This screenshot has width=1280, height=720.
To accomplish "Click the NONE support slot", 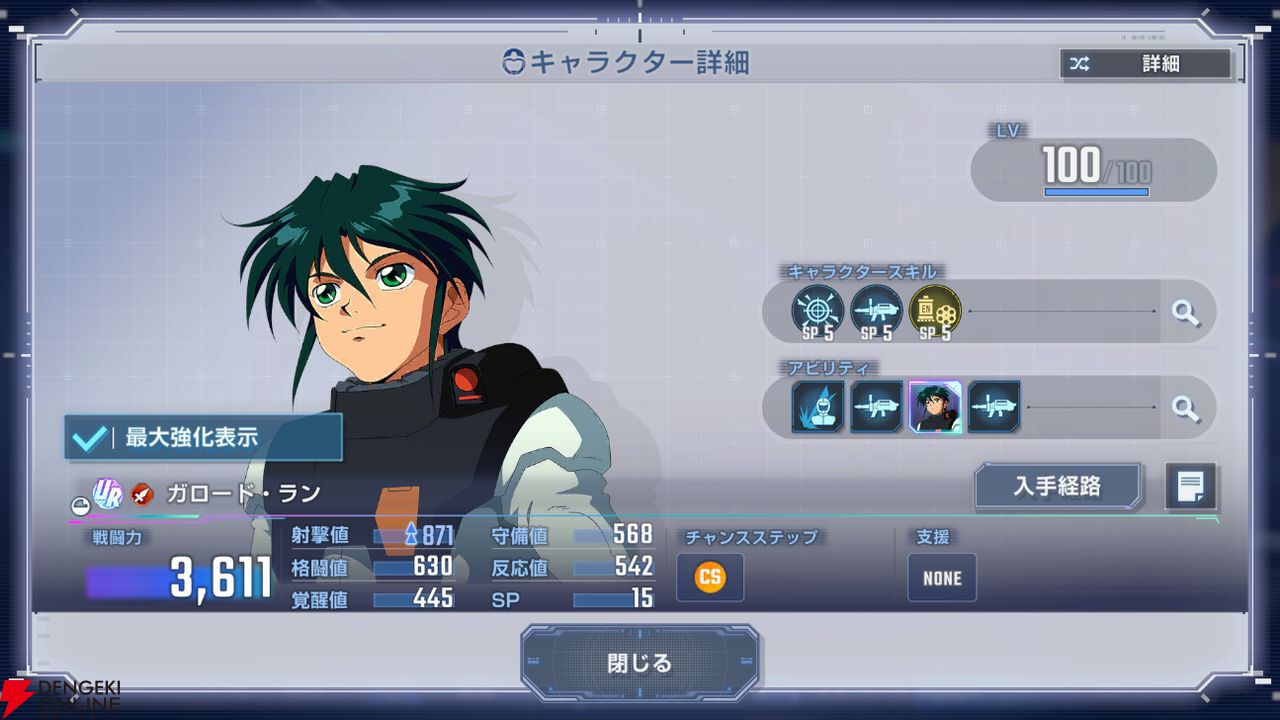I will point(941,577).
